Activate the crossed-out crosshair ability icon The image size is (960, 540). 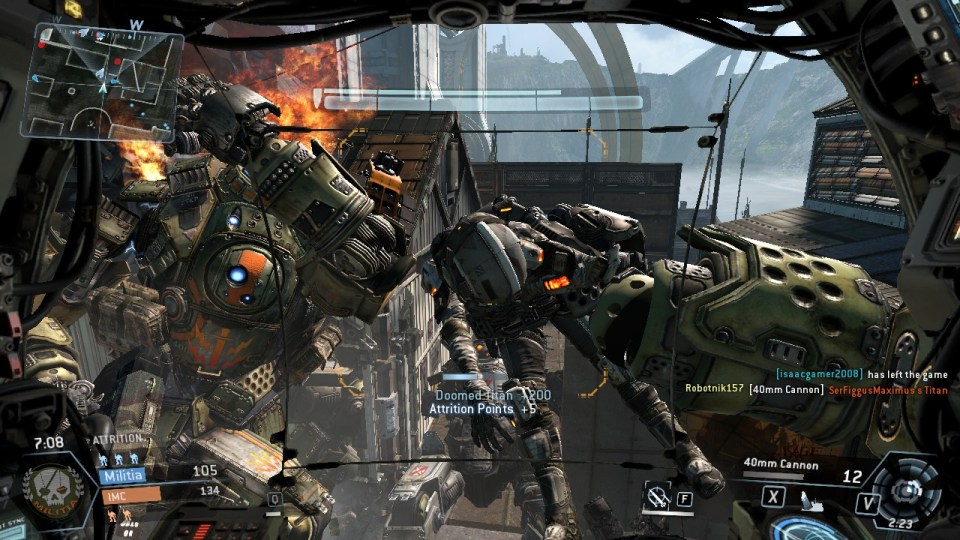[x=657, y=494]
